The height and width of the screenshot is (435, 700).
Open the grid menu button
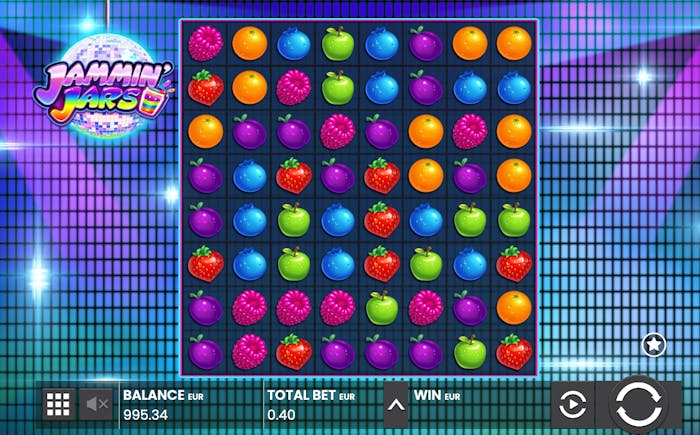click(x=58, y=404)
